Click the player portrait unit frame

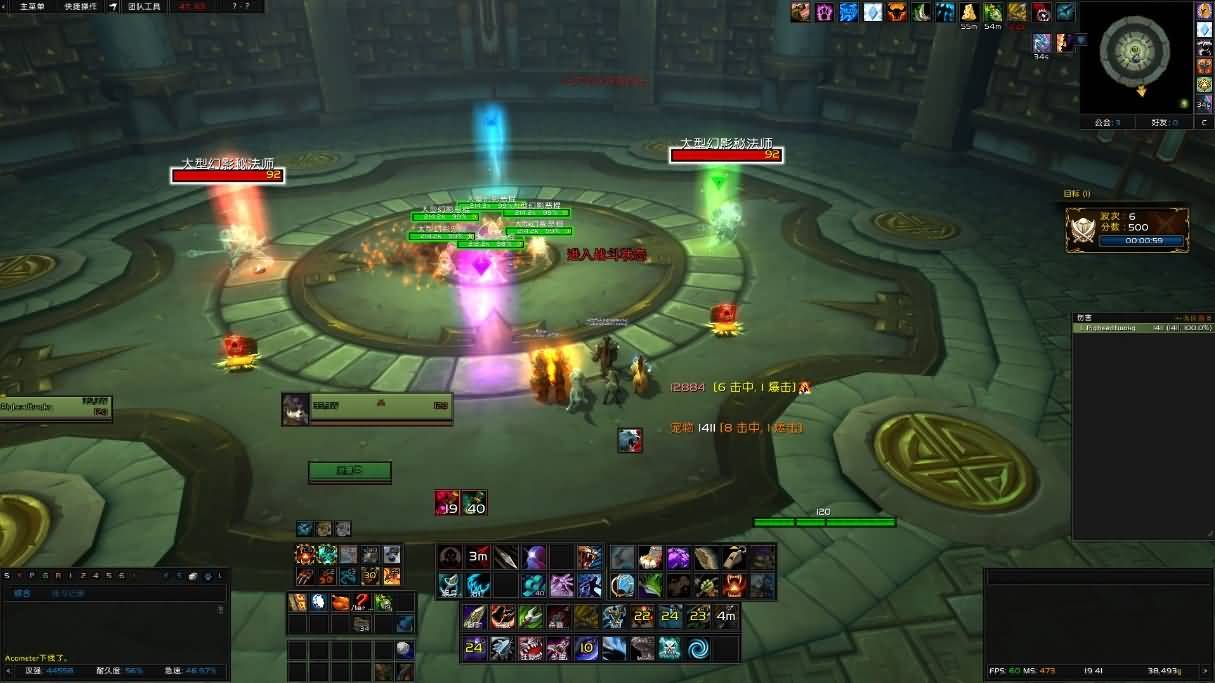coord(295,408)
